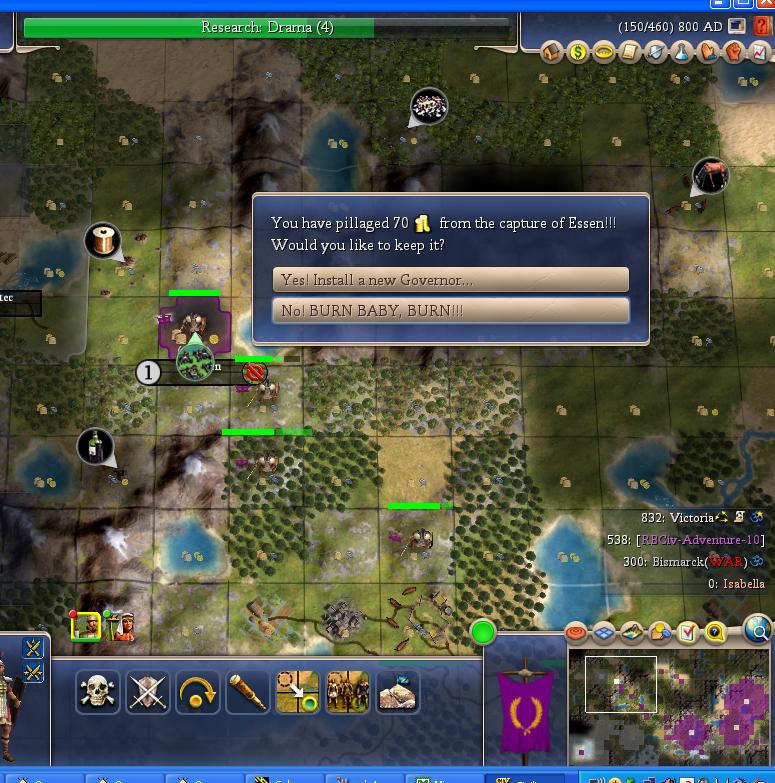The image size is (775, 783).
Task: Open the Civilopedia red question mark book
Action: (x=762, y=27)
